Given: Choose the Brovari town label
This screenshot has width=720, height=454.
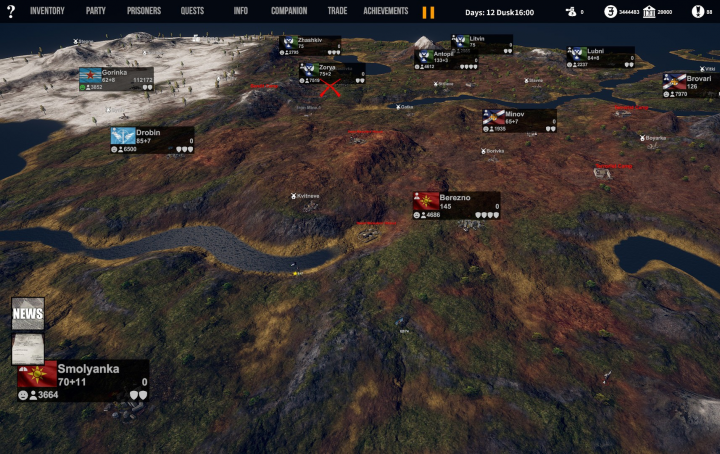Looking at the screenshot, I should [x=699, y=78].
